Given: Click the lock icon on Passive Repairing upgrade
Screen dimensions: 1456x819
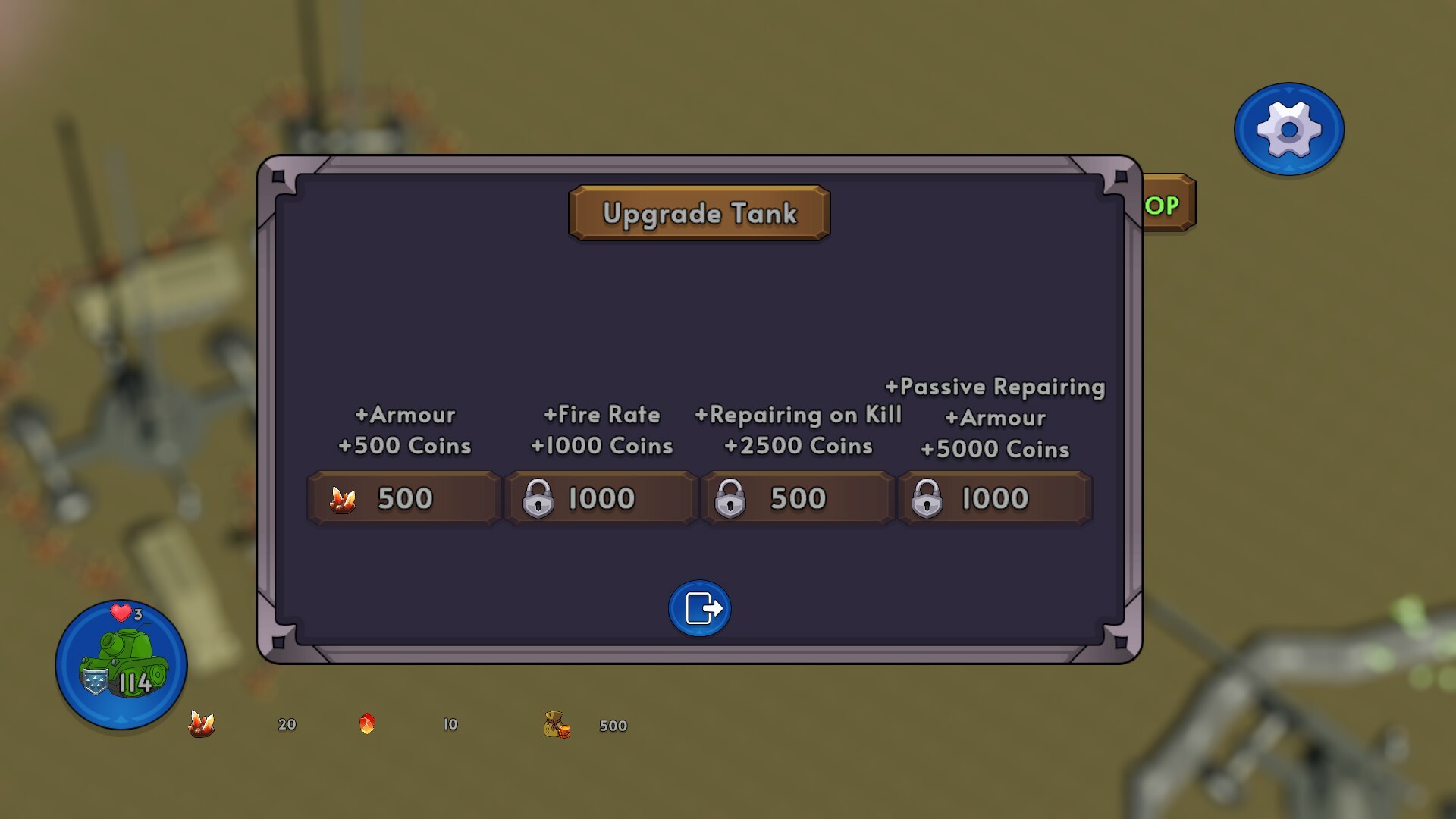Looking at the screenshot, I should (928, 498).
